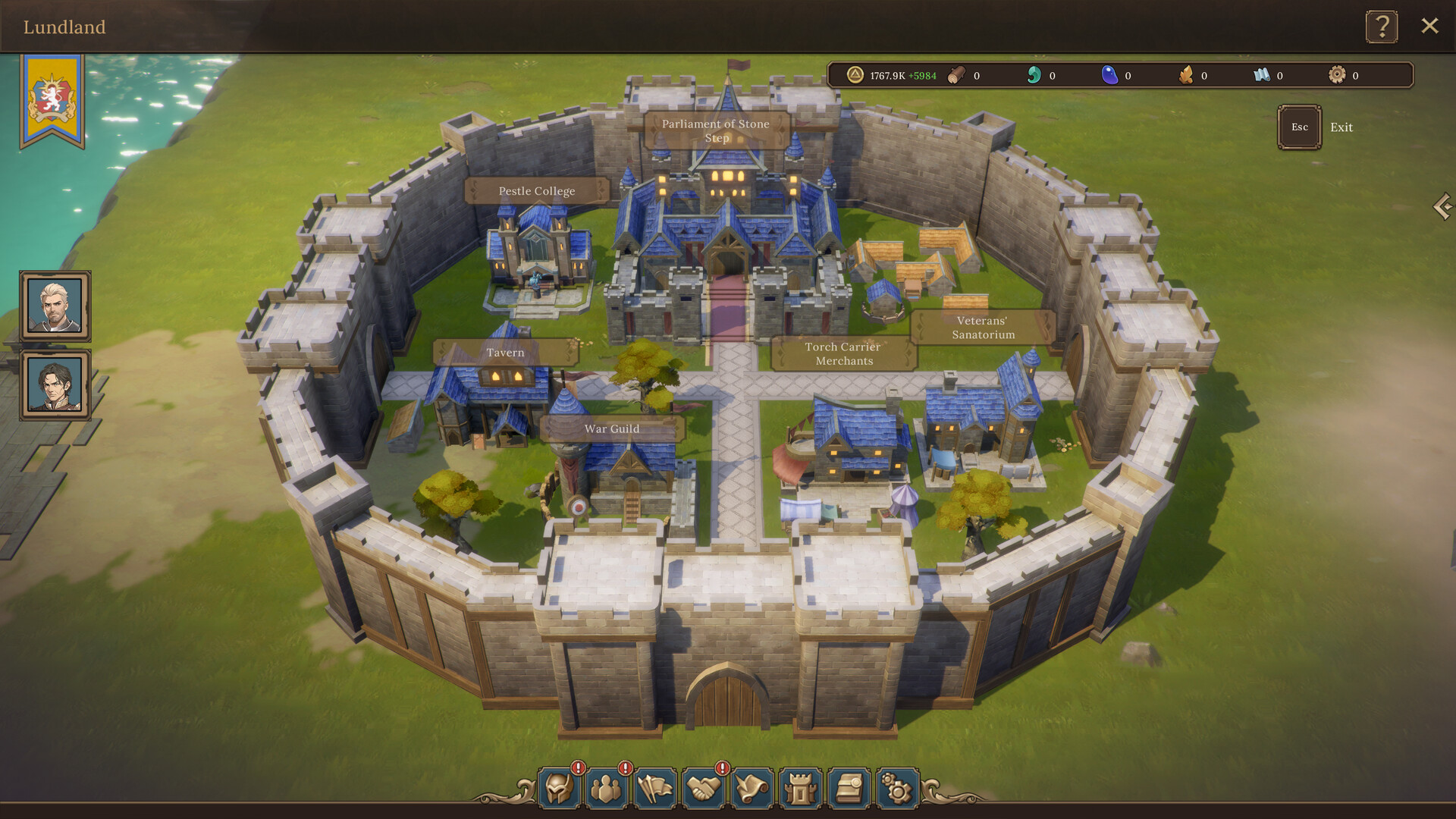Open the population panel with people icon
The width and height of the screenshot is (1456, 819).
607,789
